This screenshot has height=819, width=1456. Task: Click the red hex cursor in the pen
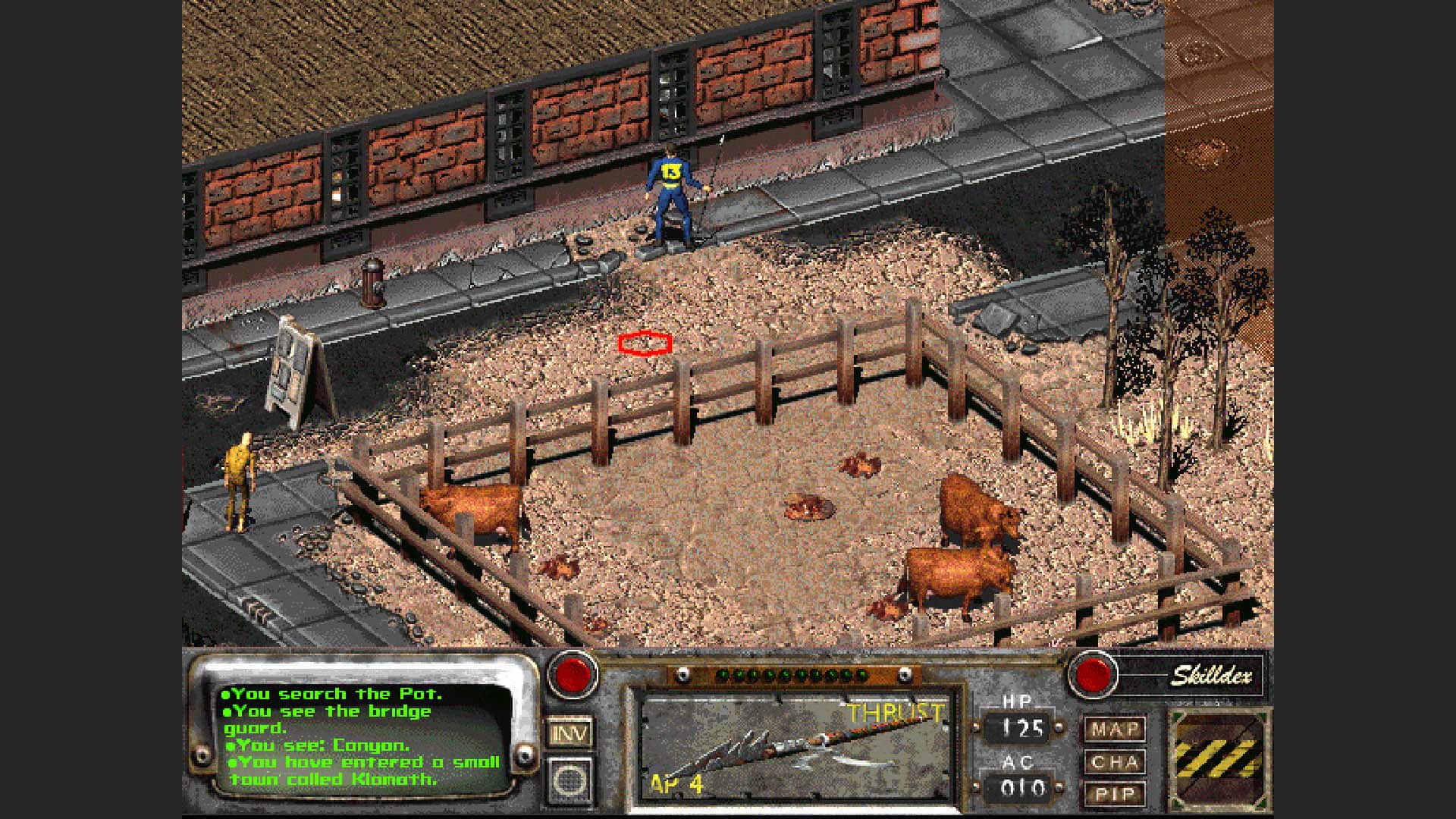coord(645,343)
